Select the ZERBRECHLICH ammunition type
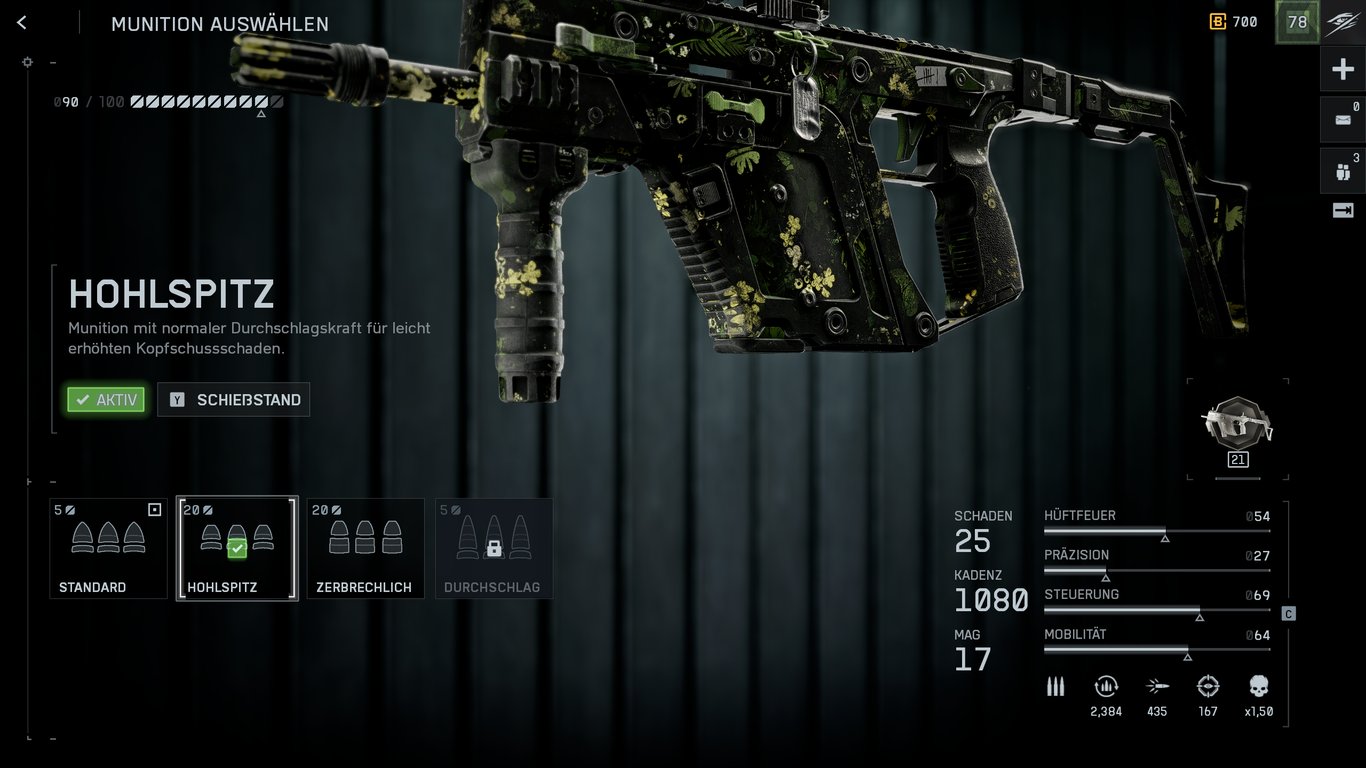1366x768 pixels. 365,548
